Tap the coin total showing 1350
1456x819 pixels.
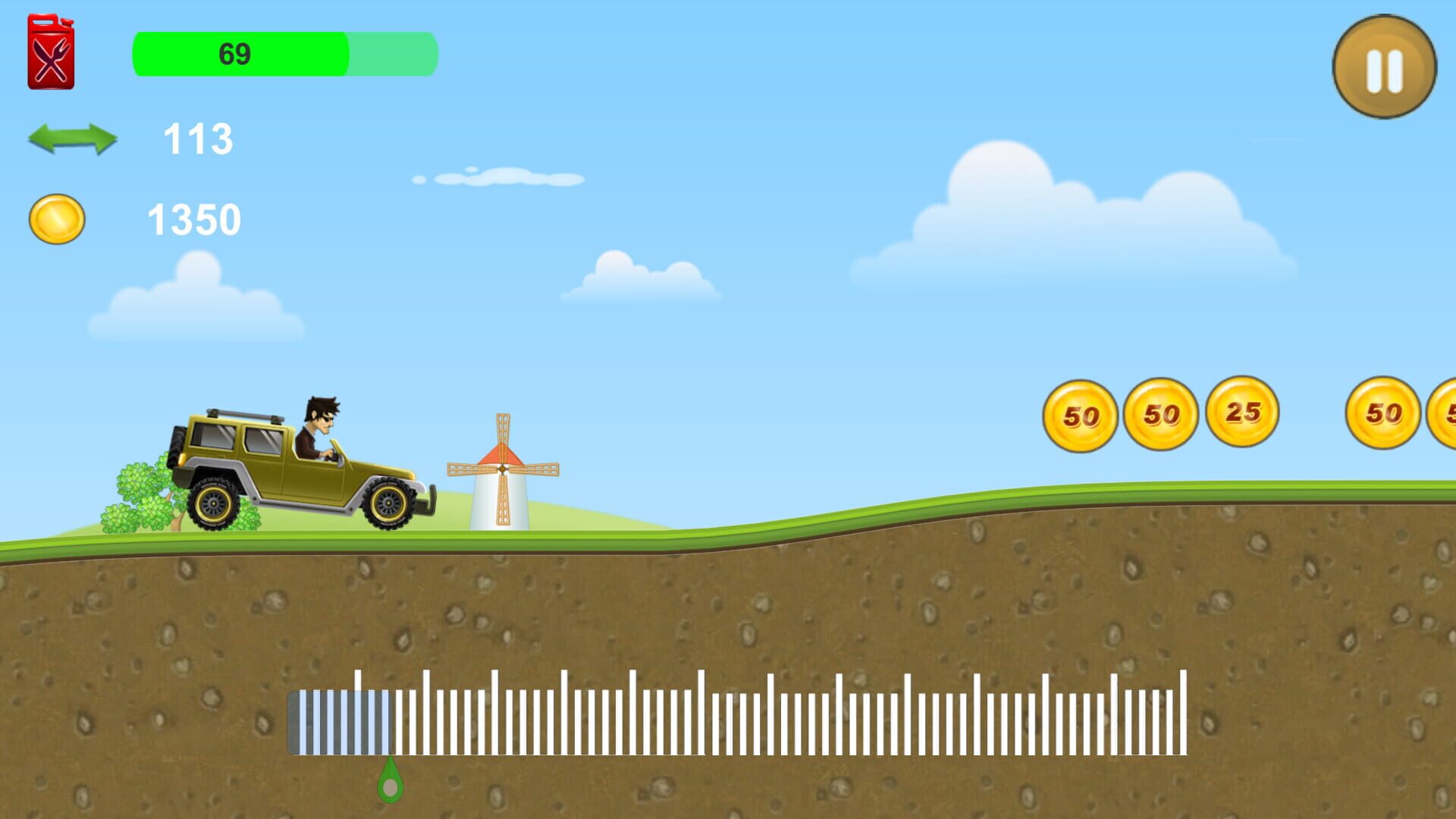[193, 220]
